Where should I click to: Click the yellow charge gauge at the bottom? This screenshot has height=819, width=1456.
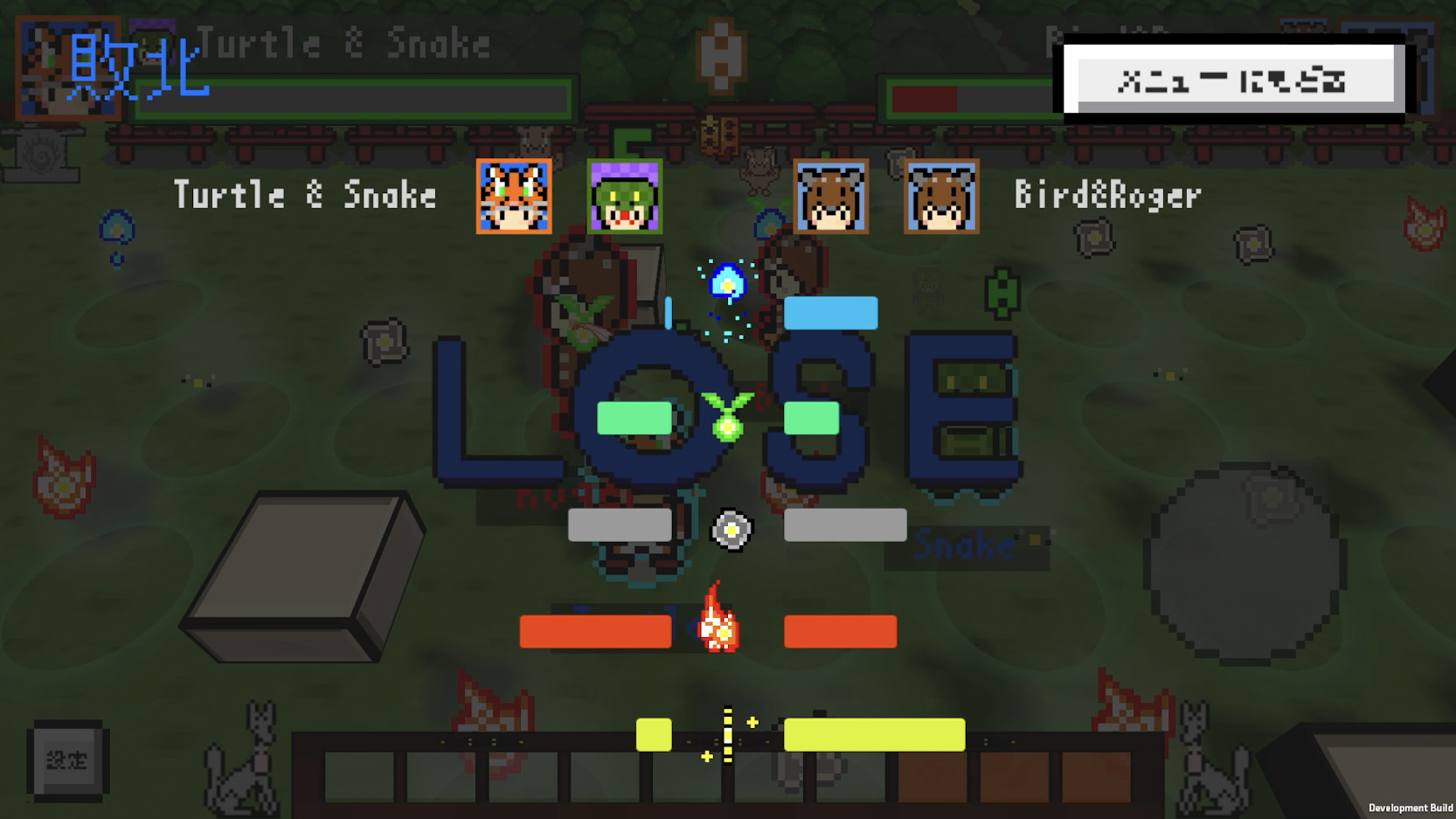pyautogui.click(x=874, y=733)
